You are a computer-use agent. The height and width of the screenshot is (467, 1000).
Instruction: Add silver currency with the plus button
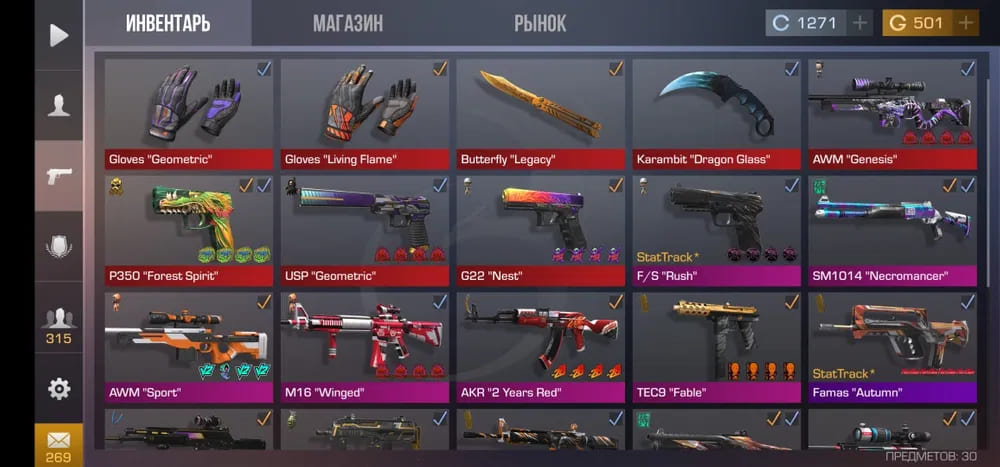(x=859, y=23)
